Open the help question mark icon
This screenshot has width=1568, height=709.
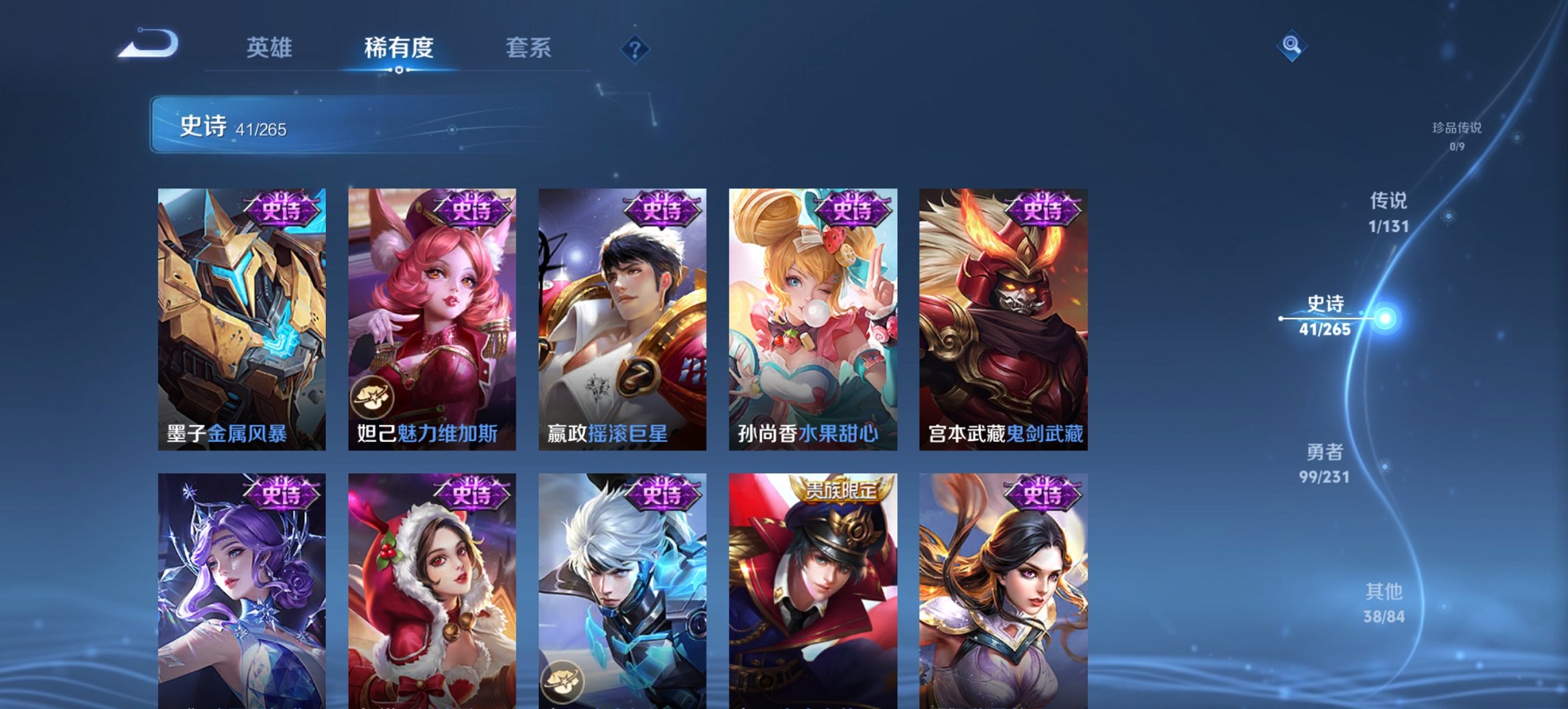(633, 48)
